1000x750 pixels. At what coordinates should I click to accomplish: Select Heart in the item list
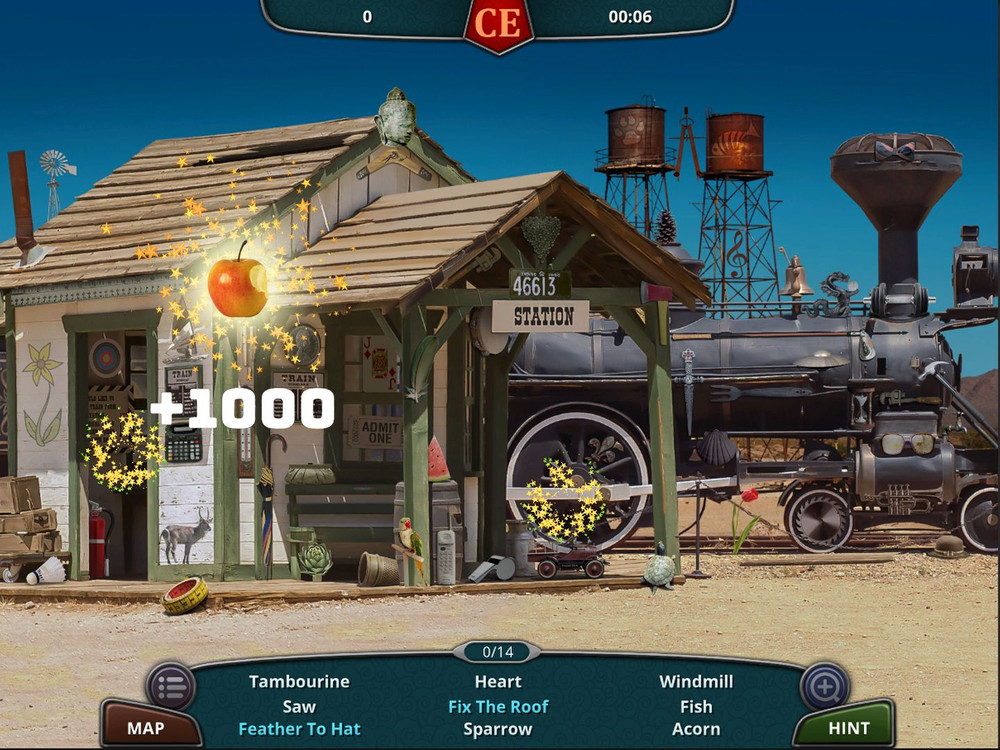click(x=498, y=682)
